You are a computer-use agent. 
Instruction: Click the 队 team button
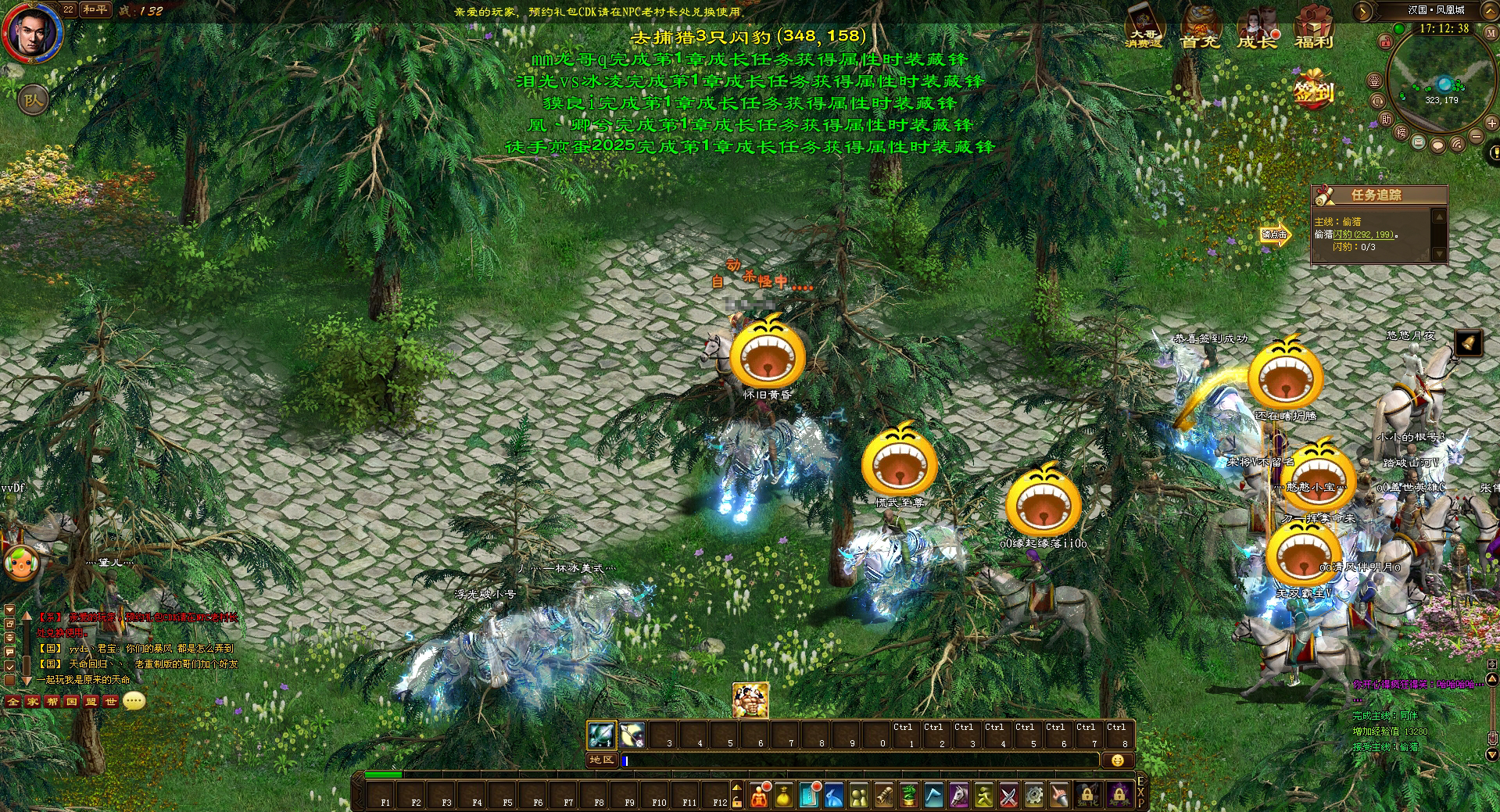(32, 99)
